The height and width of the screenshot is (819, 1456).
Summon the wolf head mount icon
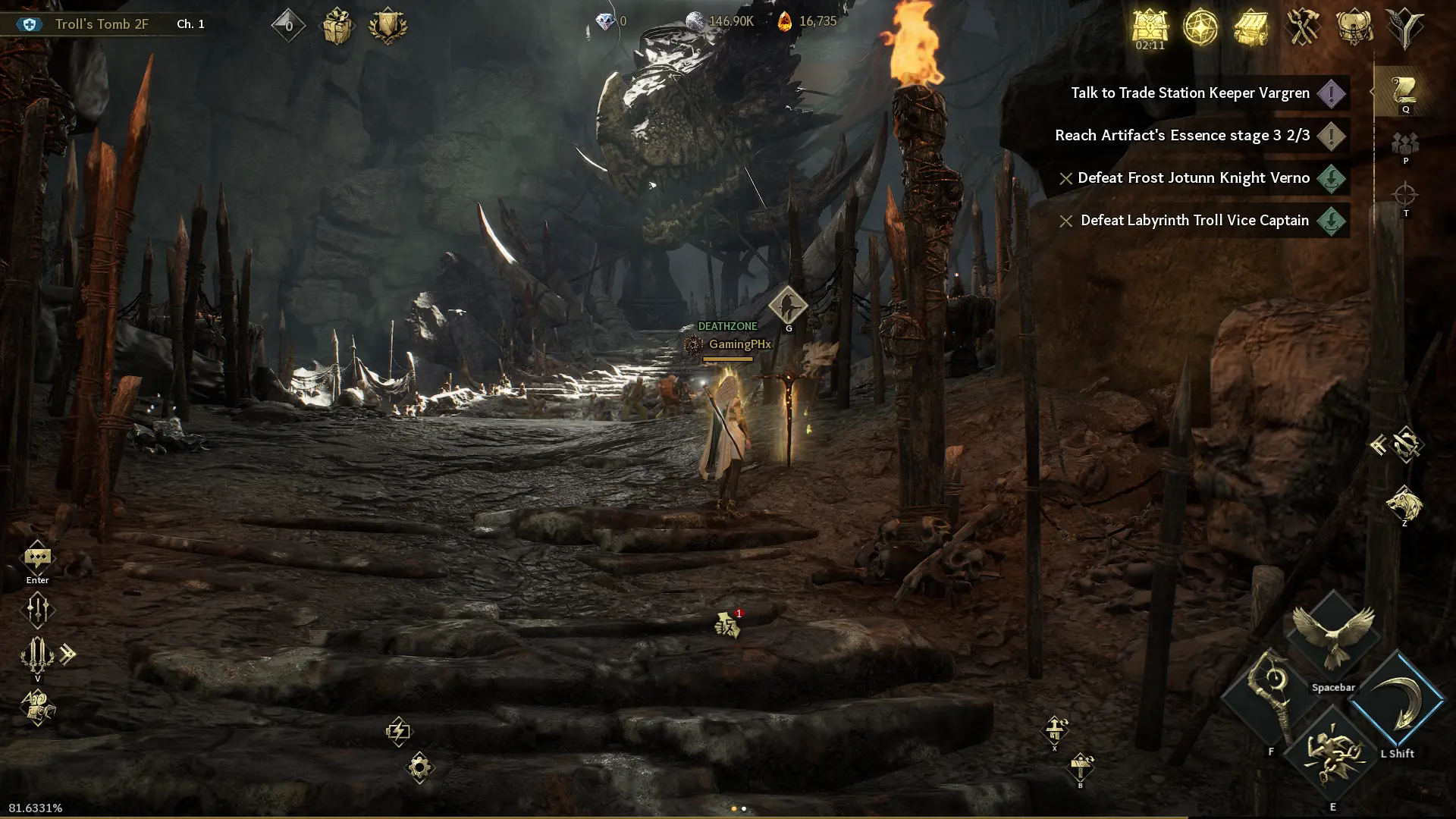coord(1404,503)
